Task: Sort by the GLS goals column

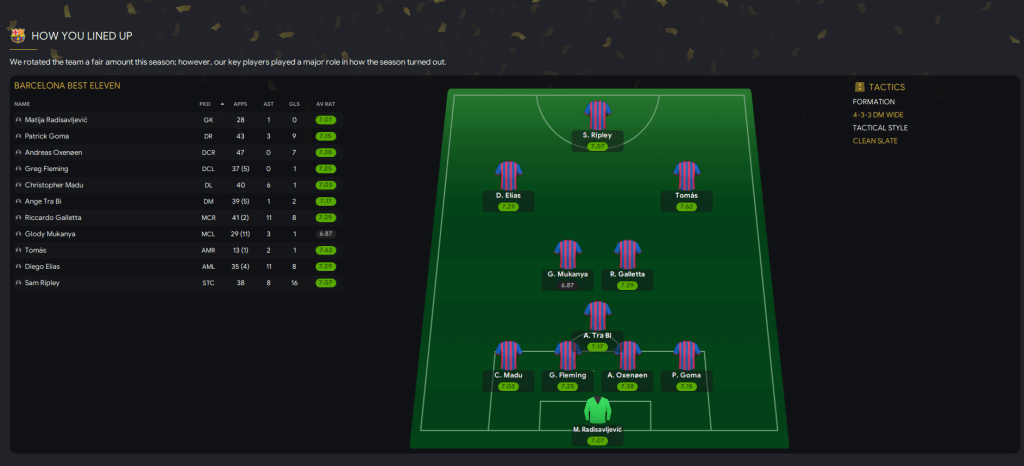Action: coord(294,103)
